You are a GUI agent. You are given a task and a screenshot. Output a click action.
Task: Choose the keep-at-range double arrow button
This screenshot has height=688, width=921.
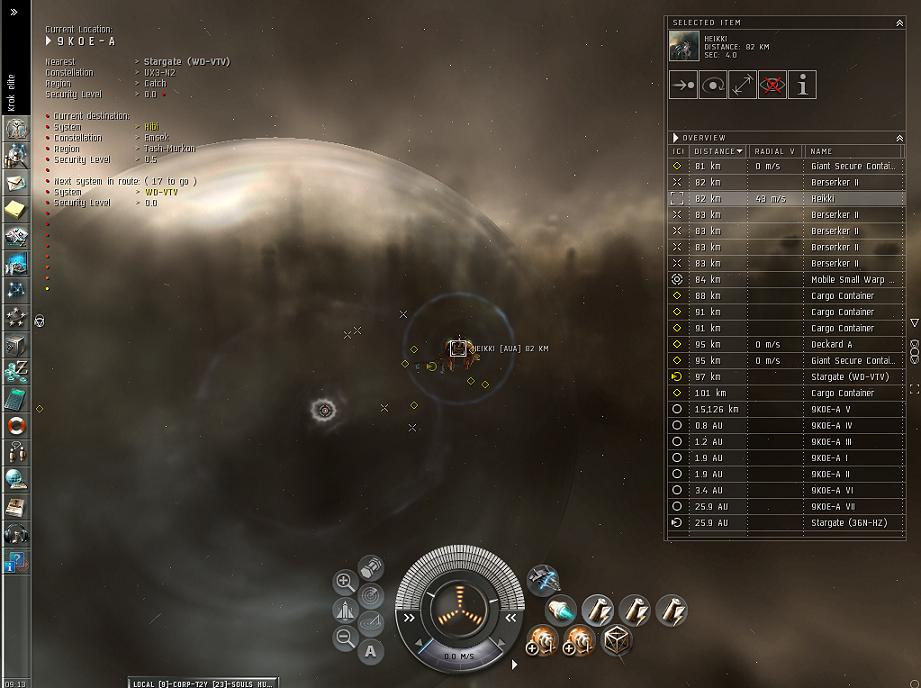[x=743, y=85]
